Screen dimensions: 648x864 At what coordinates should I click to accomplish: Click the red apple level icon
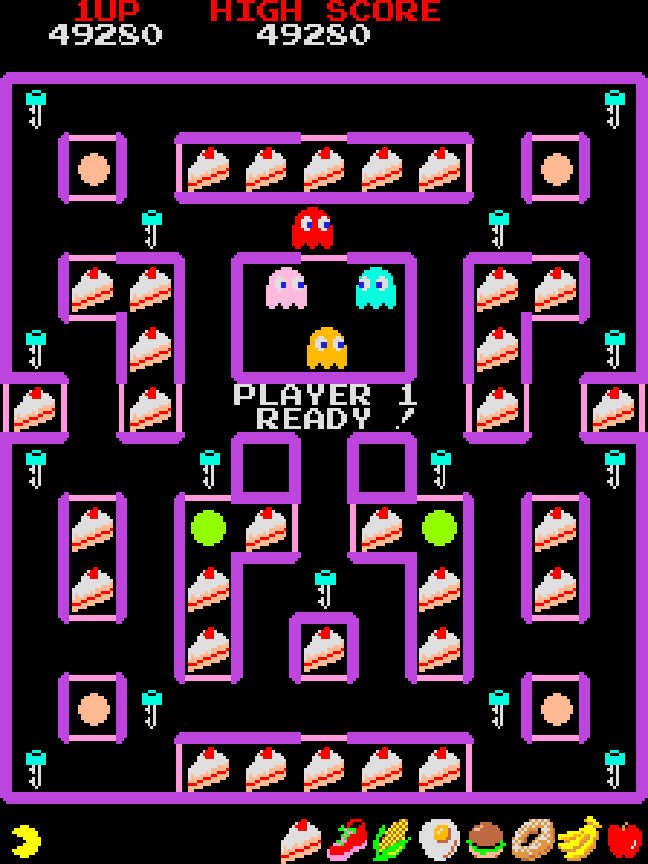(624, 839)
